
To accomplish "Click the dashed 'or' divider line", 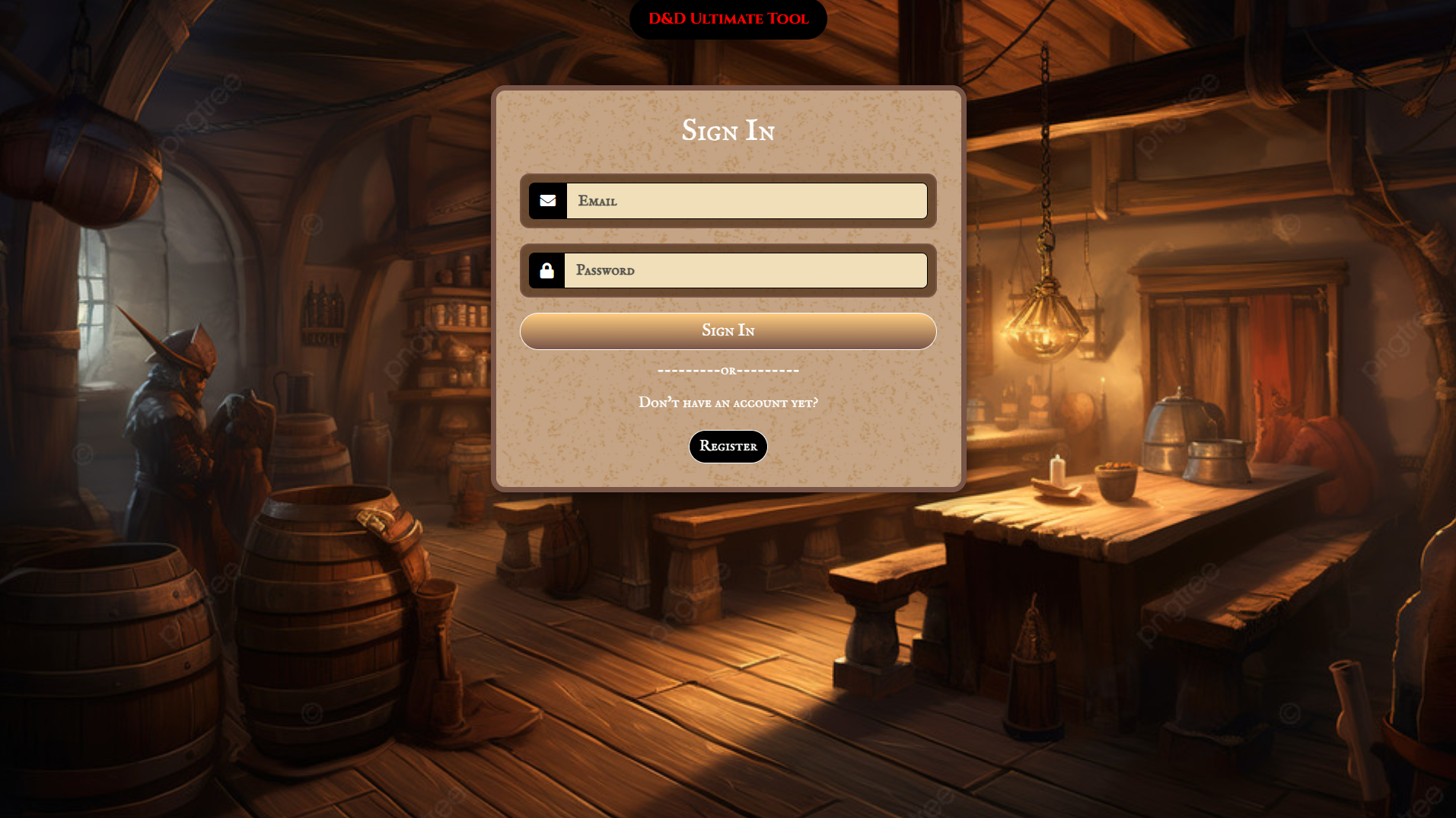I will coord(728,371).
